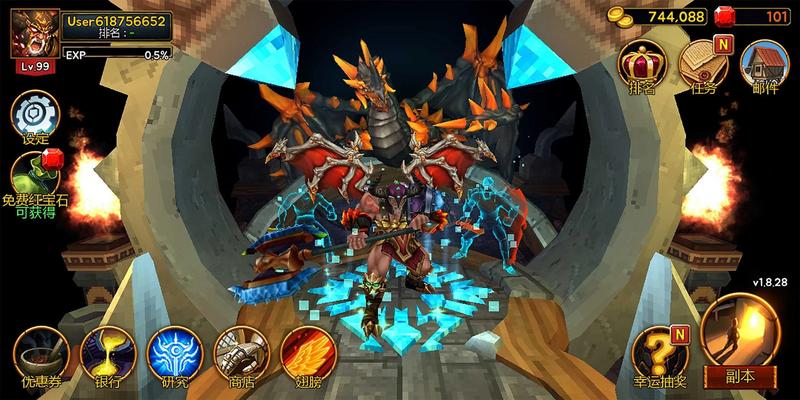The width and height of the screenshot is (800, 400).
Task: Try the 幸运抽奖 lucky draw
Action: point(662,353)
